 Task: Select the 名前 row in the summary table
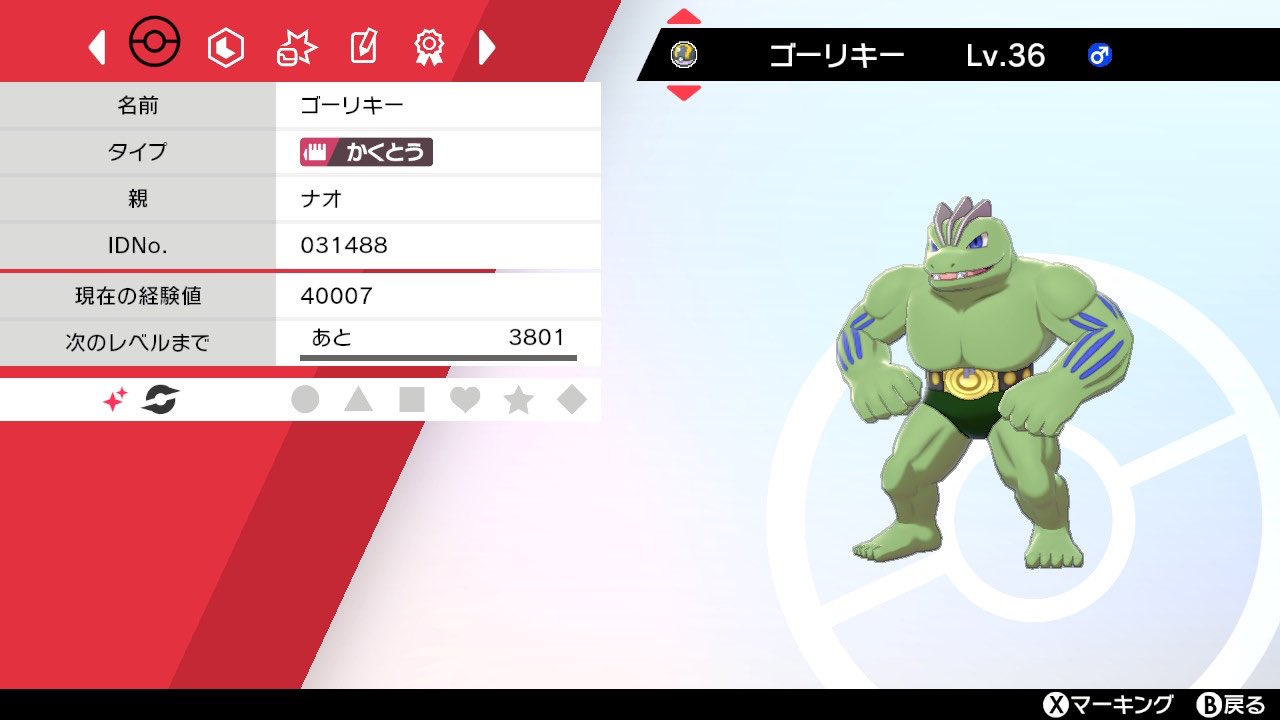(x=140, y=105)
